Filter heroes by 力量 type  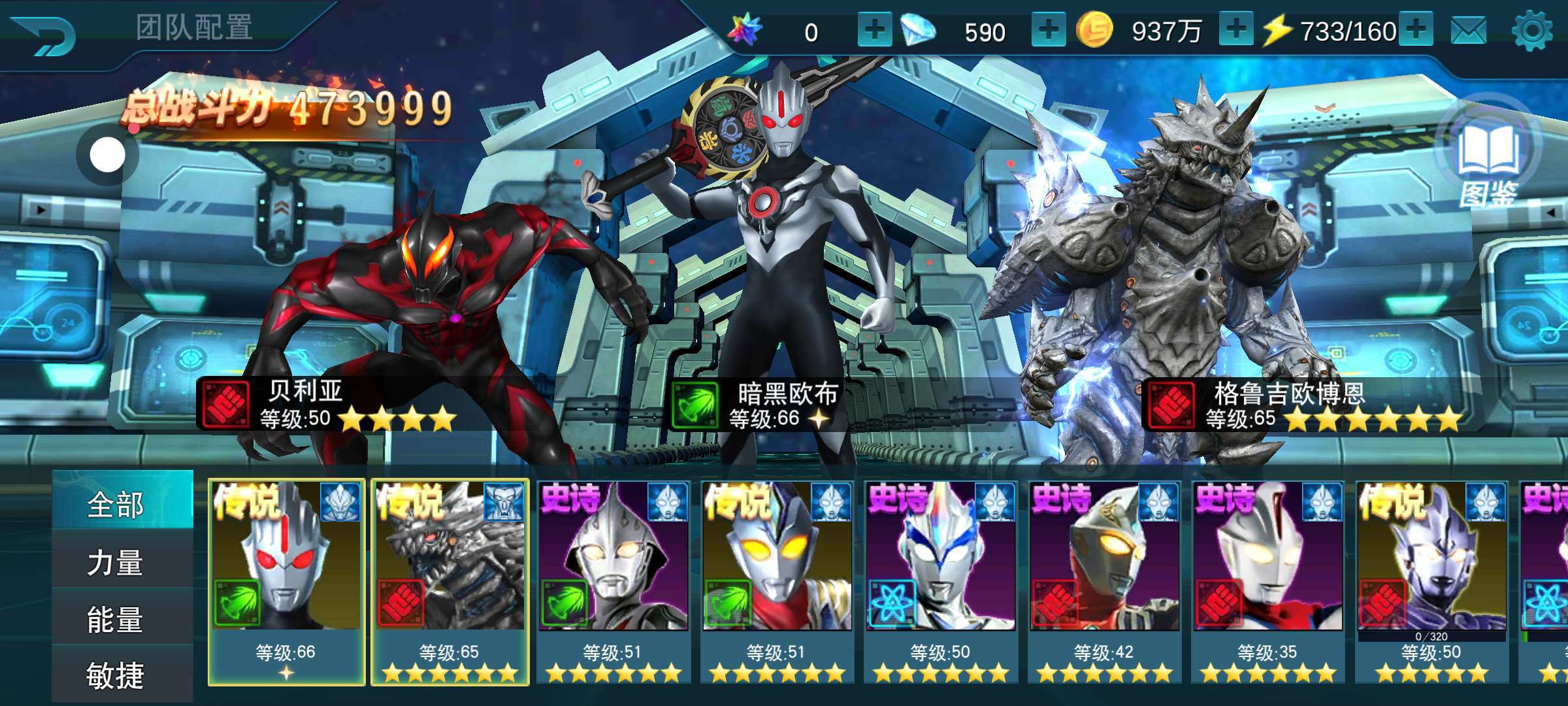(x=116, y=562)
